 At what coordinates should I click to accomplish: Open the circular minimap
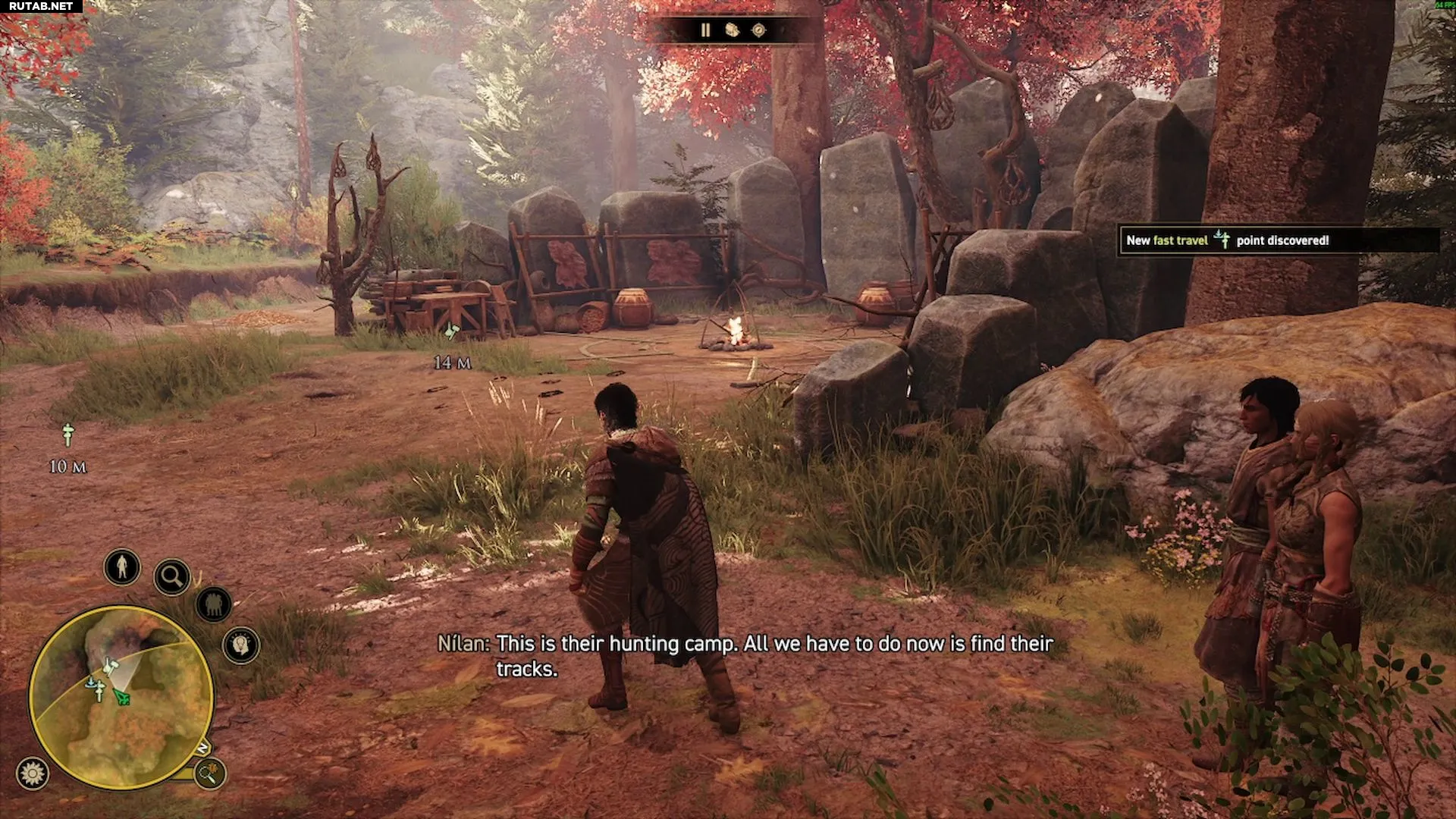point(121,696)
